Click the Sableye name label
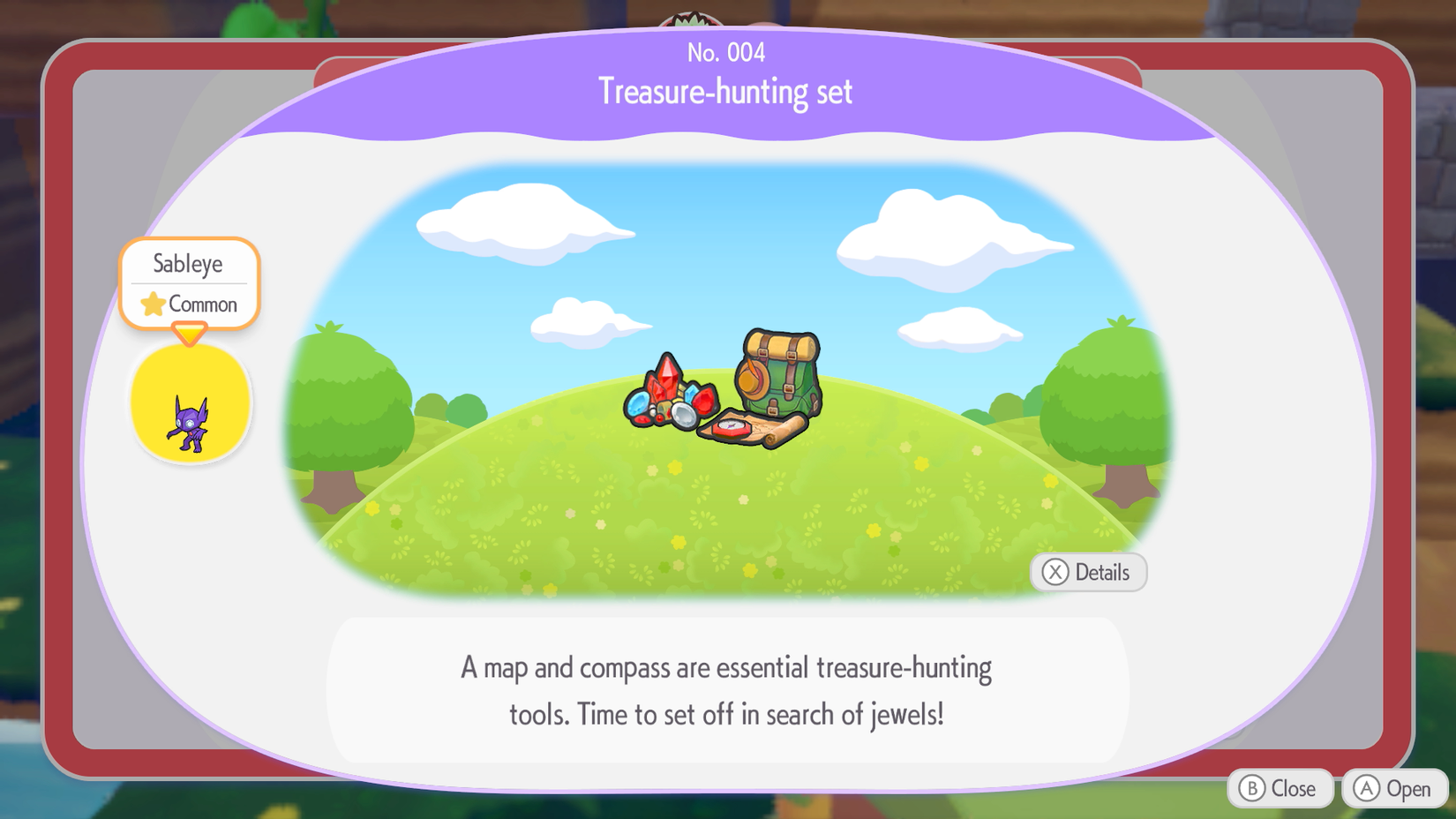1456x819 pixels. pos(189,263)
